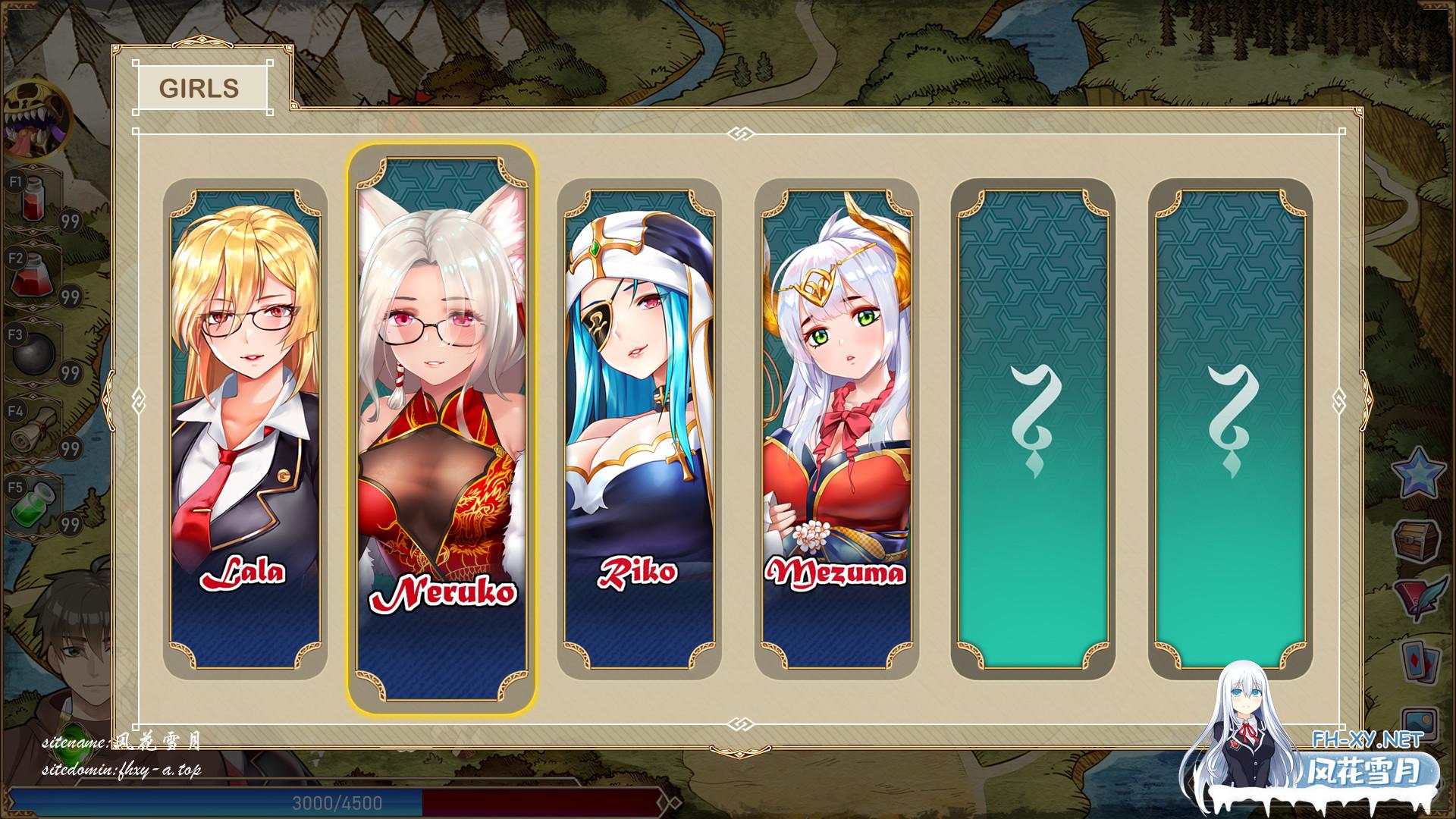Select the black bomb item slot

pos(33,351)
